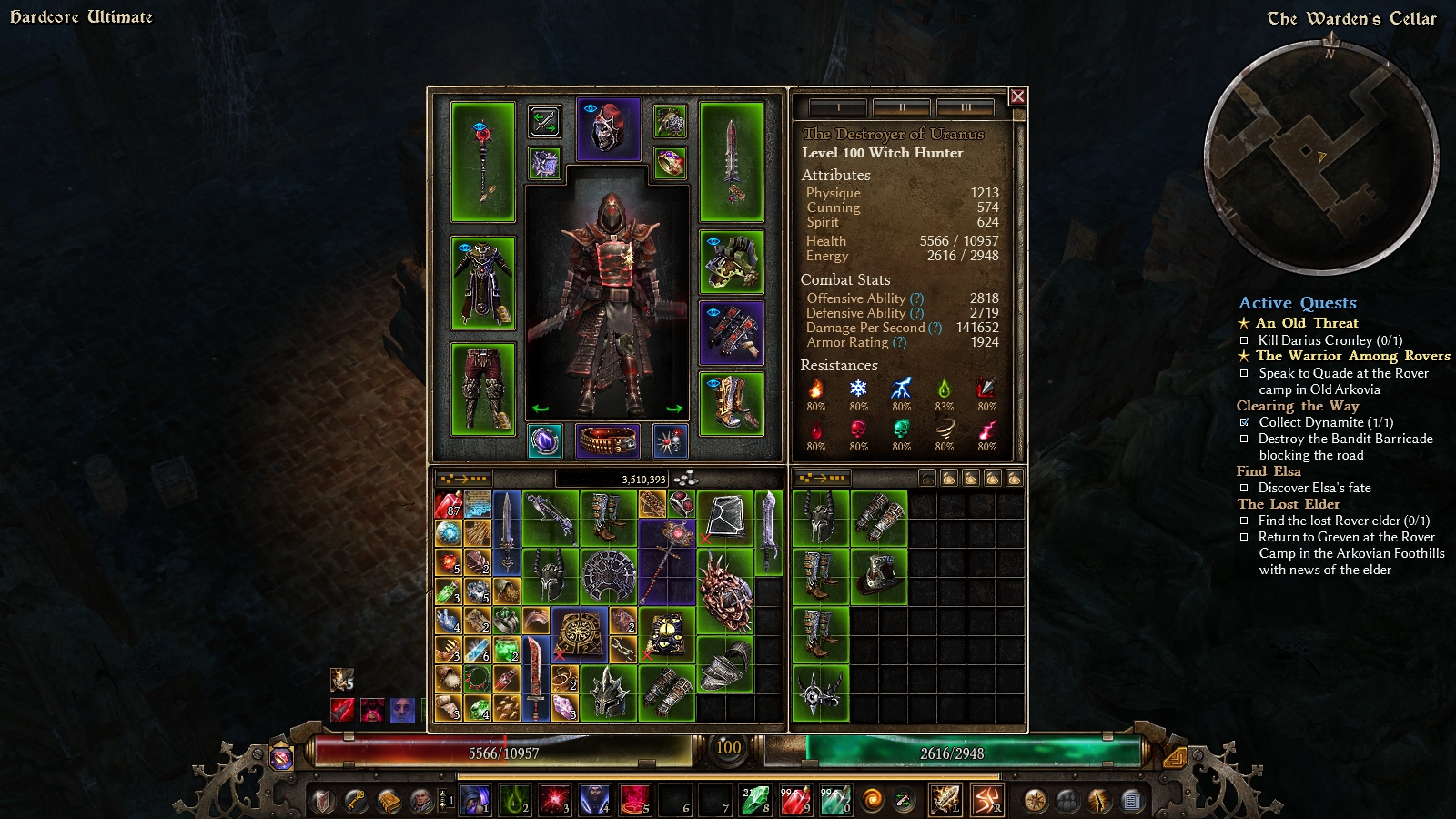1456x819 pixels.
Task: Activate the skill in hotbar slot 5
Action: click(x=636, y=800)
